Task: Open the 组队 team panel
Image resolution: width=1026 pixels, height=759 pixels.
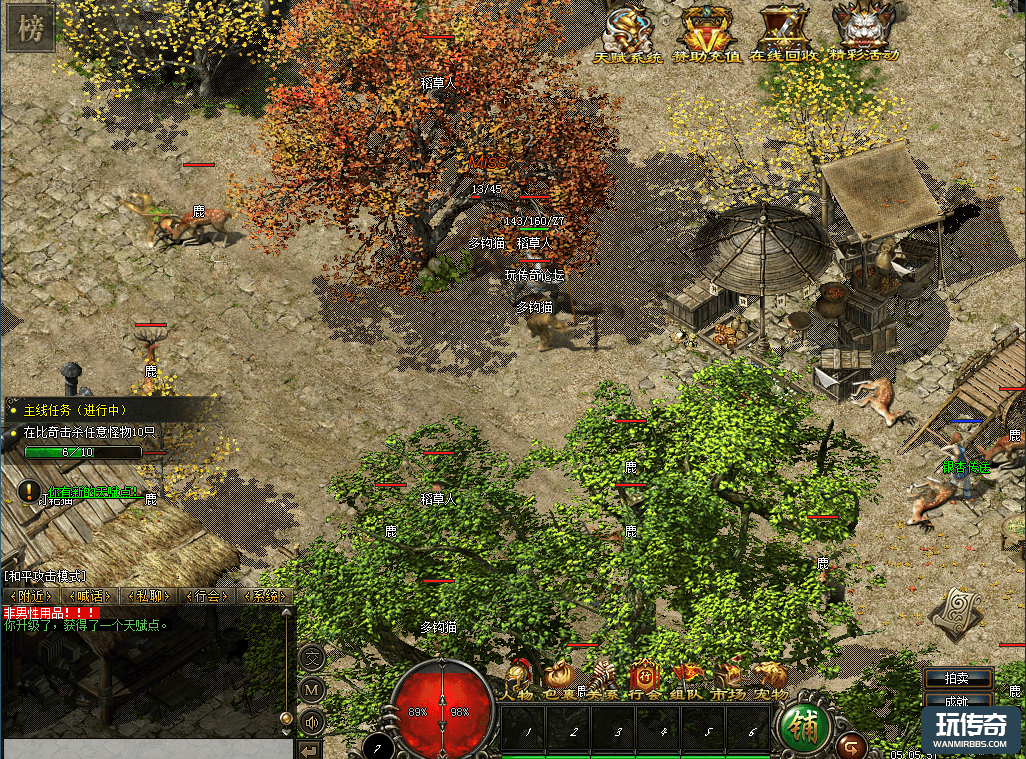Action: tap(686, 680)
